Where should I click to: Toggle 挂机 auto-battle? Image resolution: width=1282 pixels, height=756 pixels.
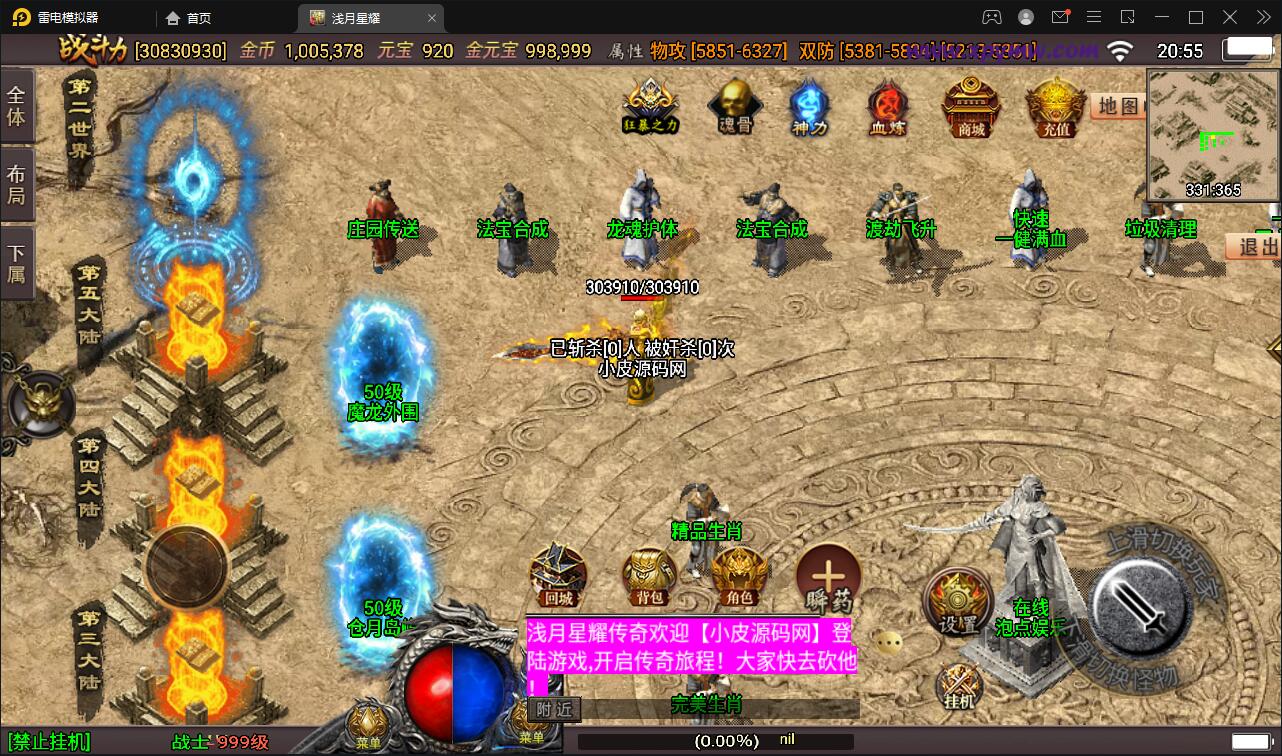[x=959, y=687]
